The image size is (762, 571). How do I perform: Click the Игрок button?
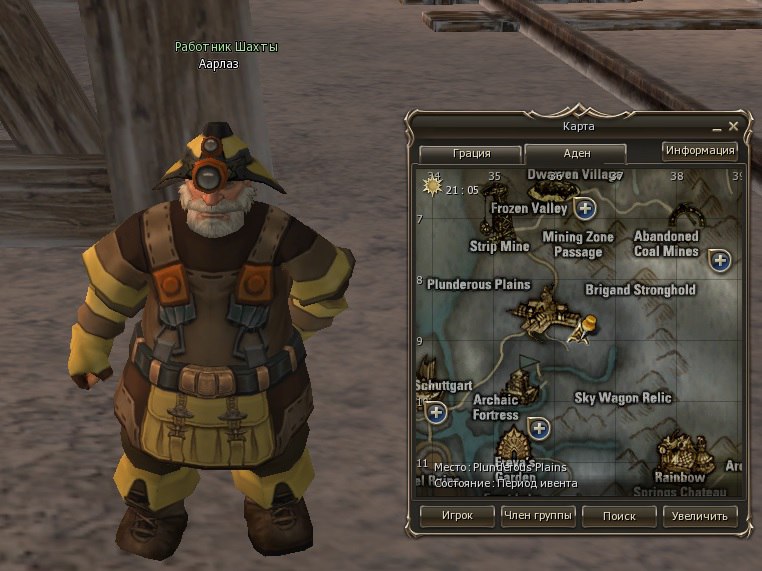point(457,516)
